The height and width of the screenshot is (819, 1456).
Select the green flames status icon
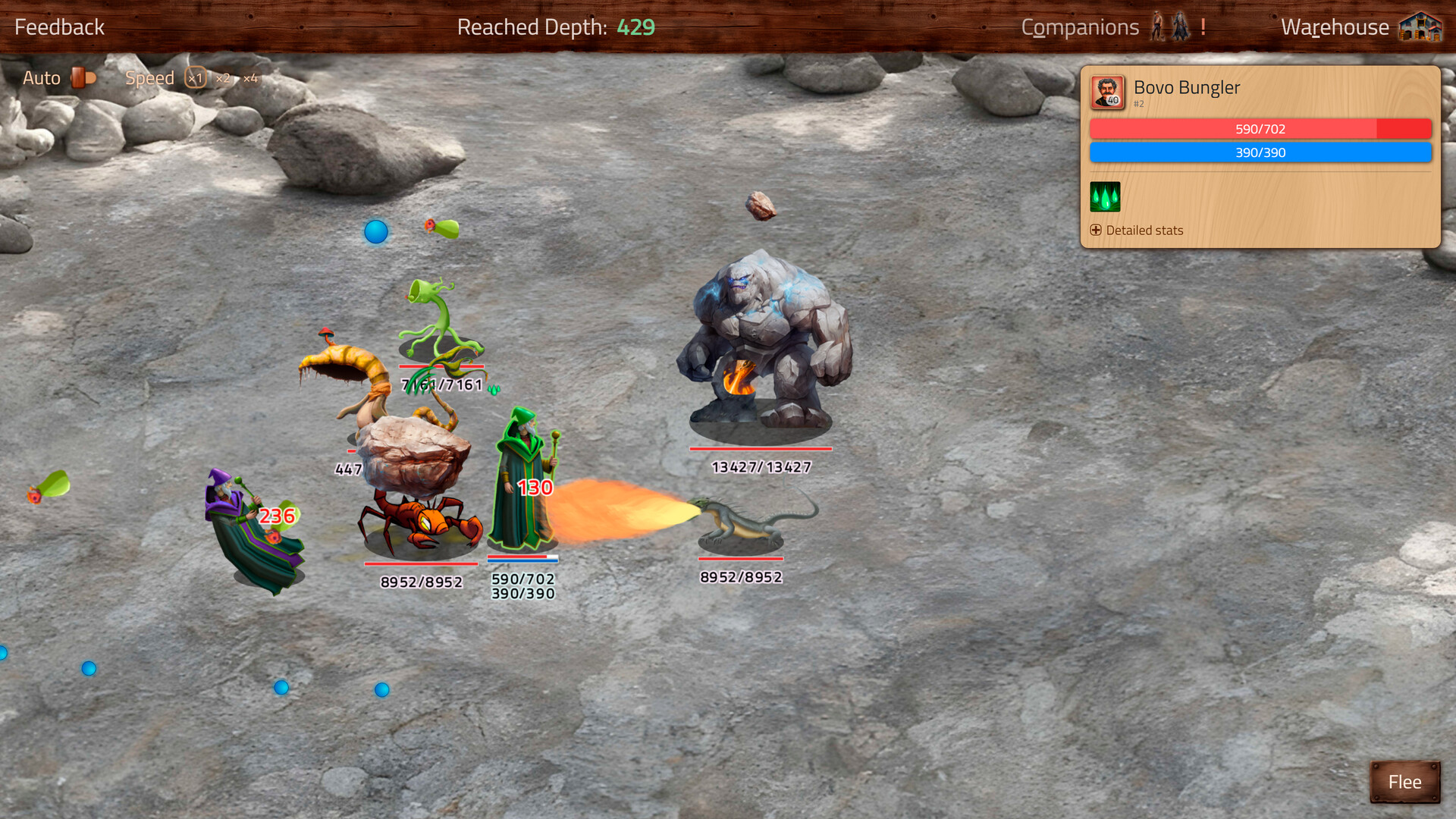(x=1105, y=197)
